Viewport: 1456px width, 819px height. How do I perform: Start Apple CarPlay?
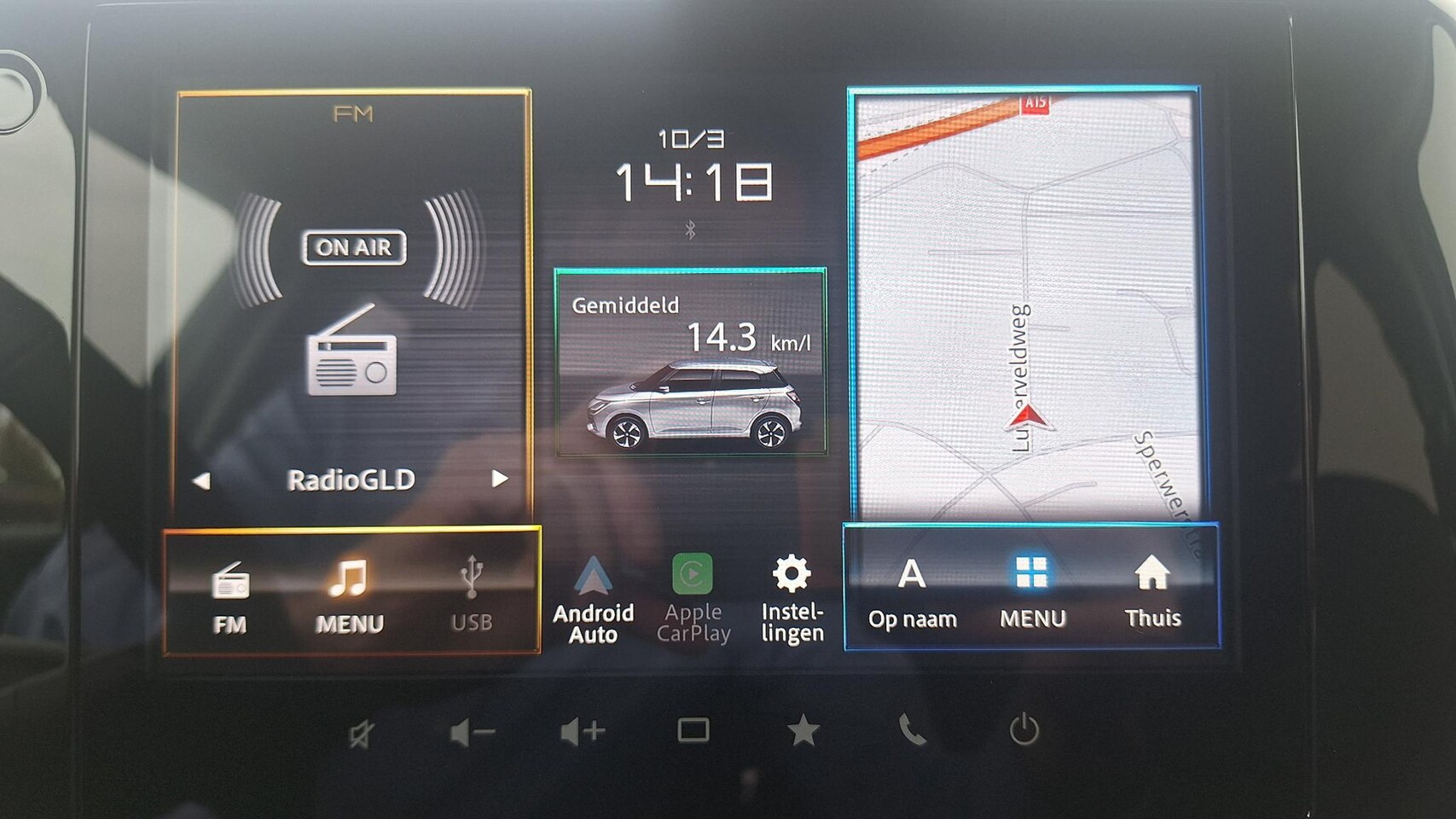pyautogui.click(x=693, y=599)
